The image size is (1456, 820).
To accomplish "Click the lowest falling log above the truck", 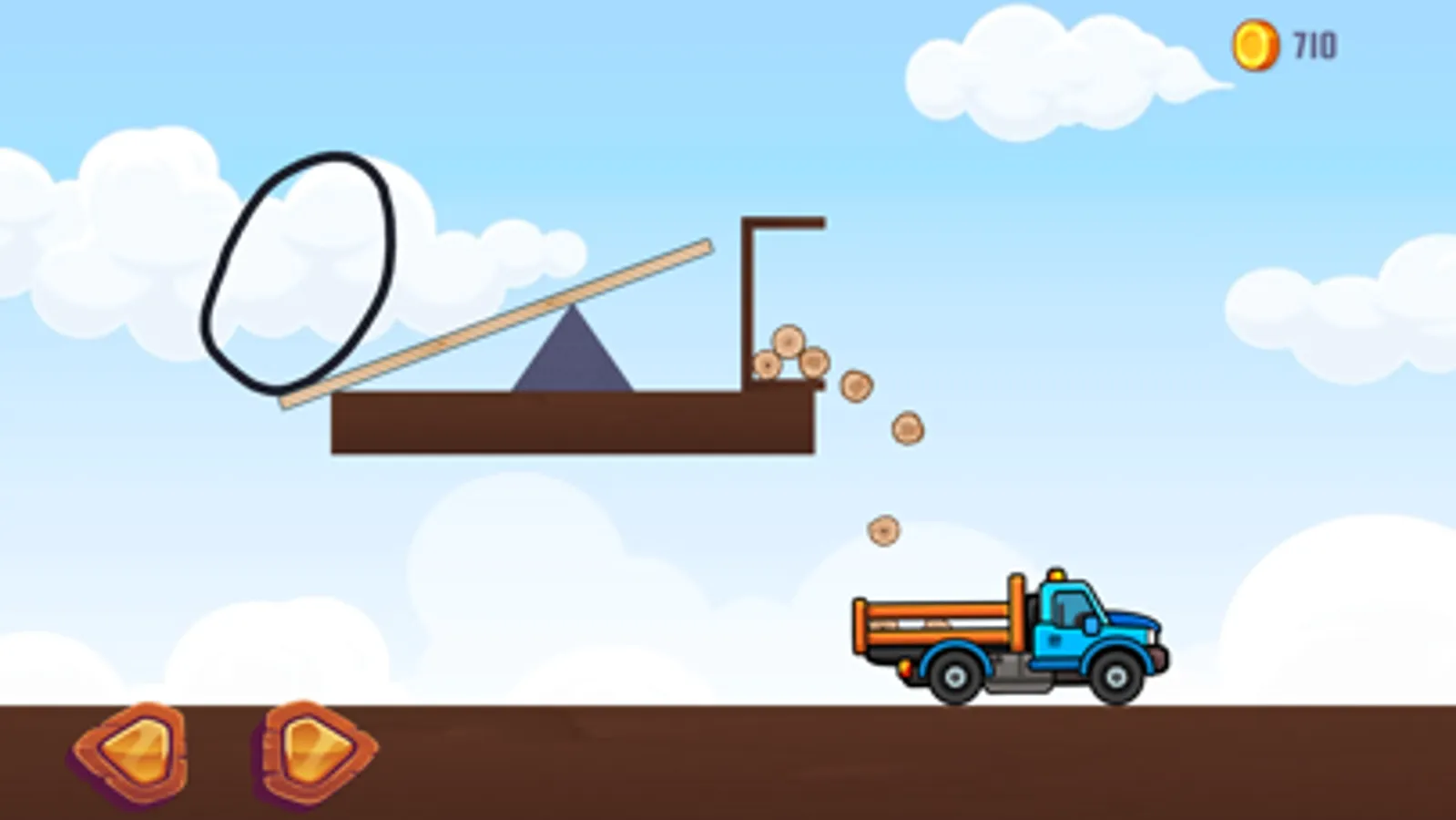I will tap(884, 529).
